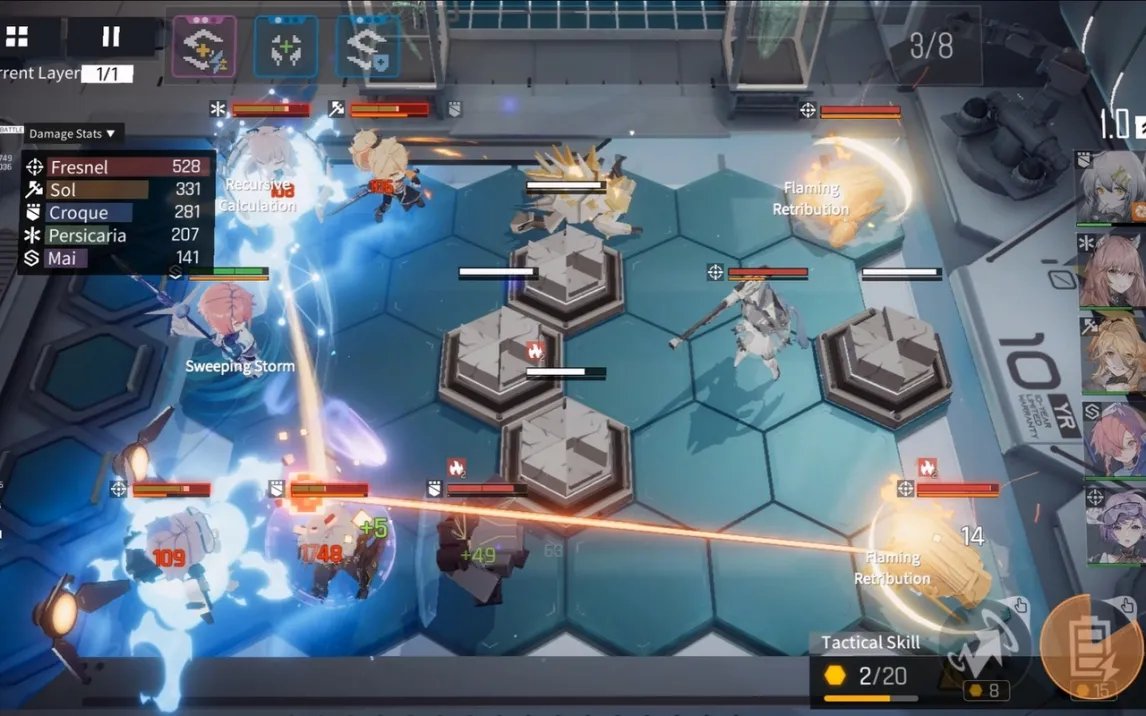Select Sol's blonde portrait
The width and height of the screenshot is (1146, 716).
coord(1112,352)
